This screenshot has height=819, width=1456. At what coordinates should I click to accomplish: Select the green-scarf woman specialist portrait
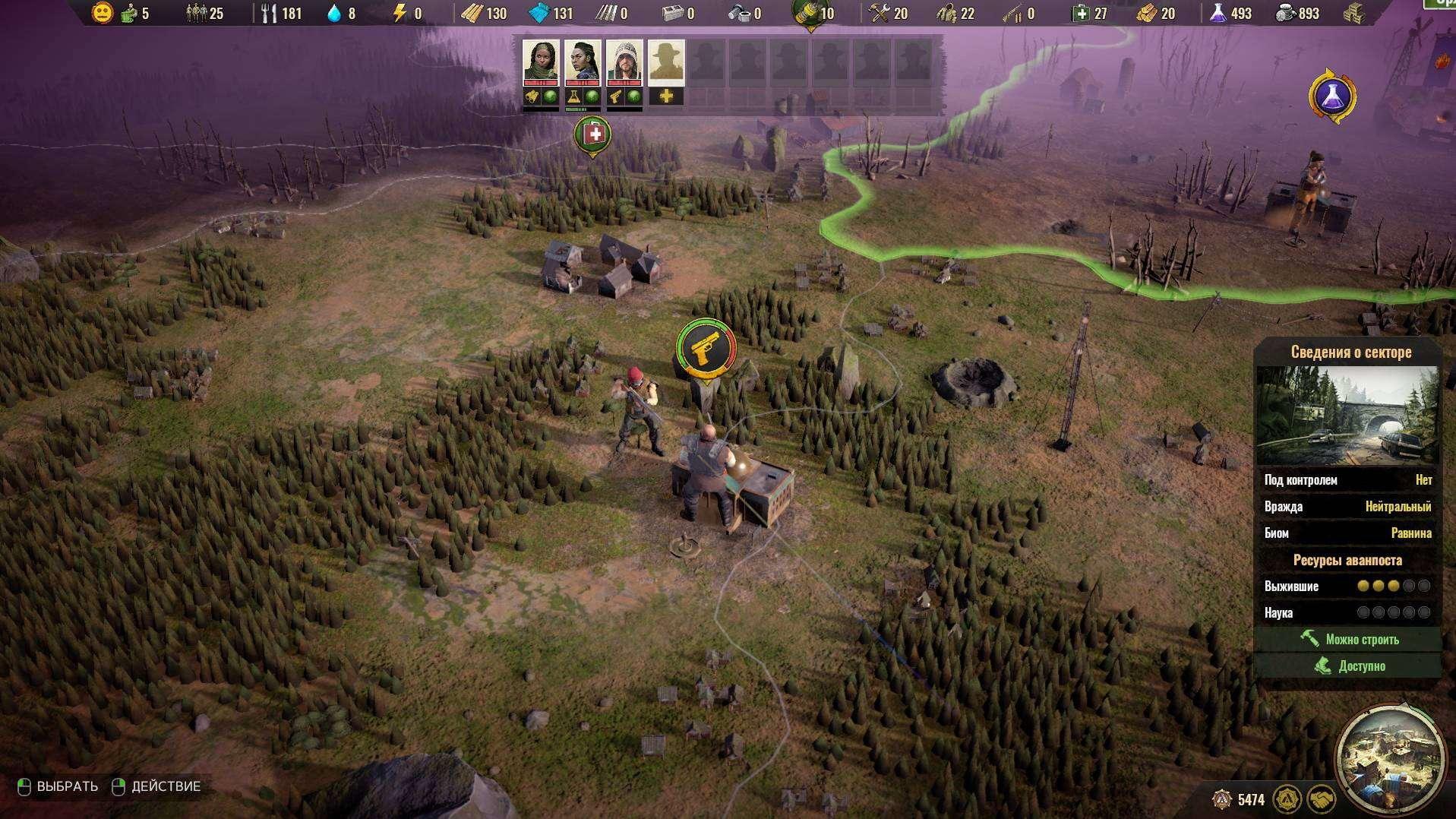click(541, 62)
